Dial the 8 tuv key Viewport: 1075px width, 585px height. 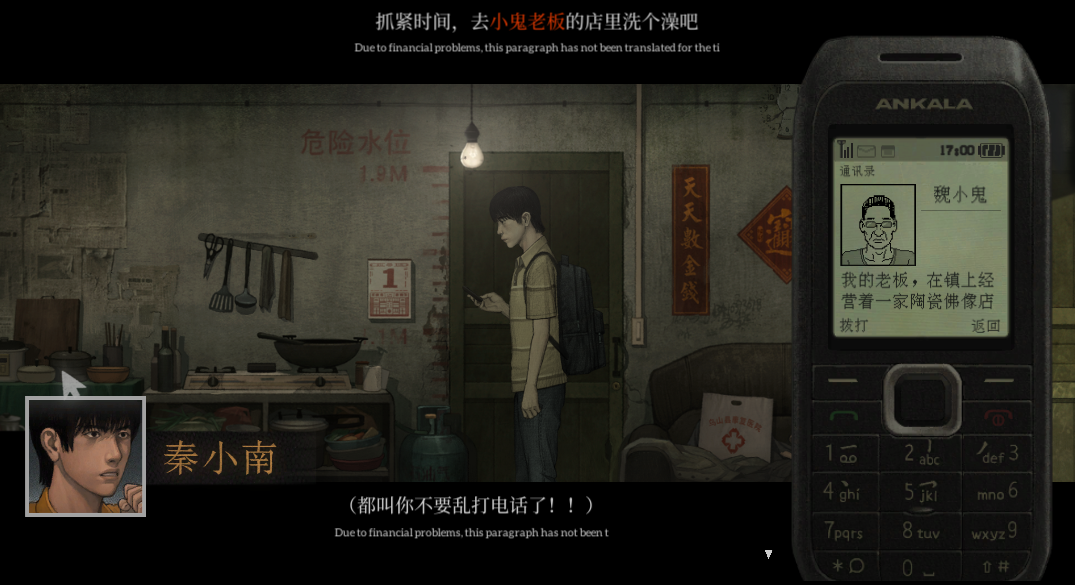(x=921, y=532)
